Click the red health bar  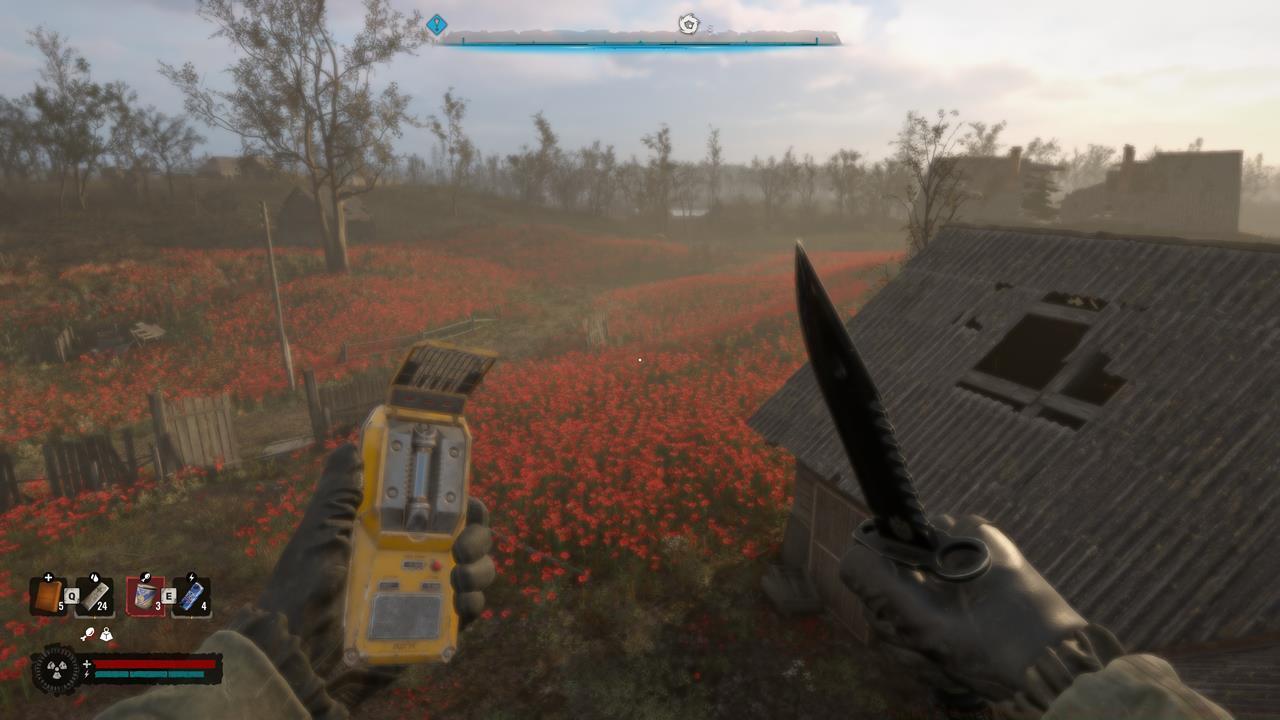point(153,663)
